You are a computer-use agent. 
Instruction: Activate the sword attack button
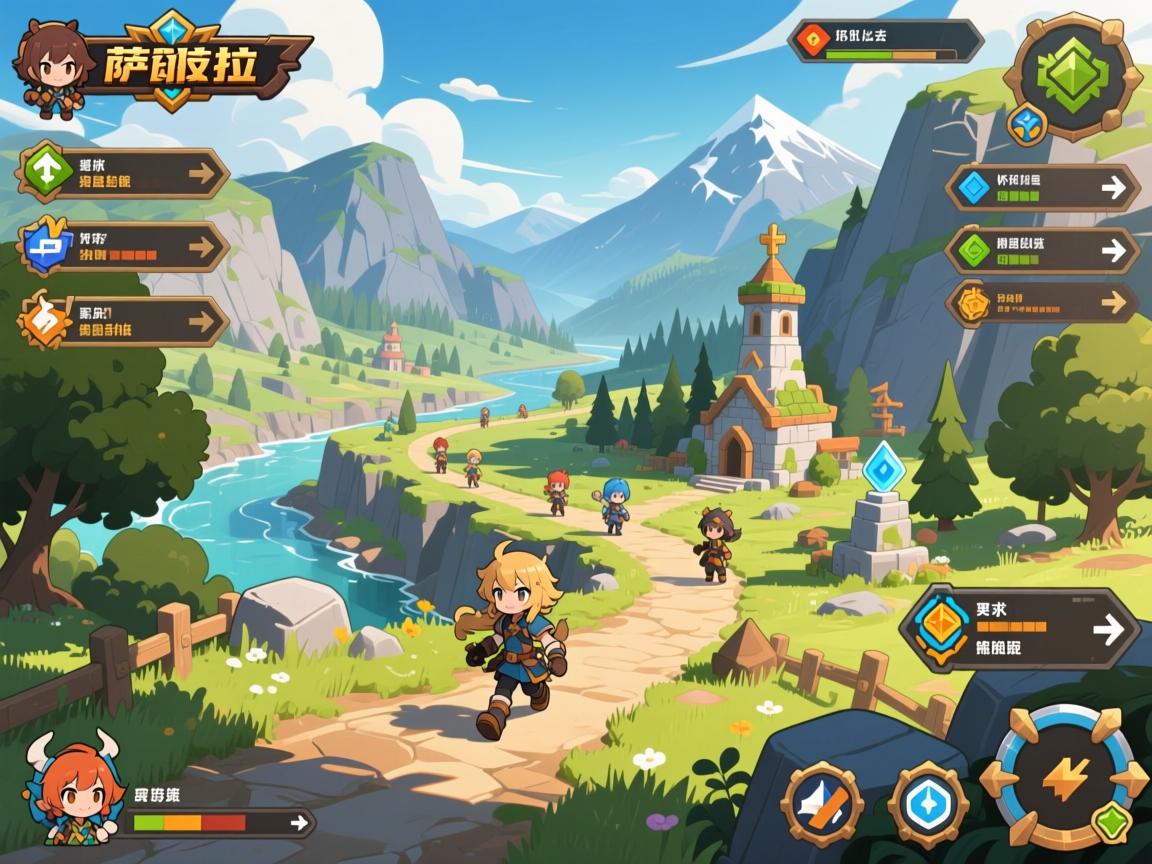(x=822, y=804)
